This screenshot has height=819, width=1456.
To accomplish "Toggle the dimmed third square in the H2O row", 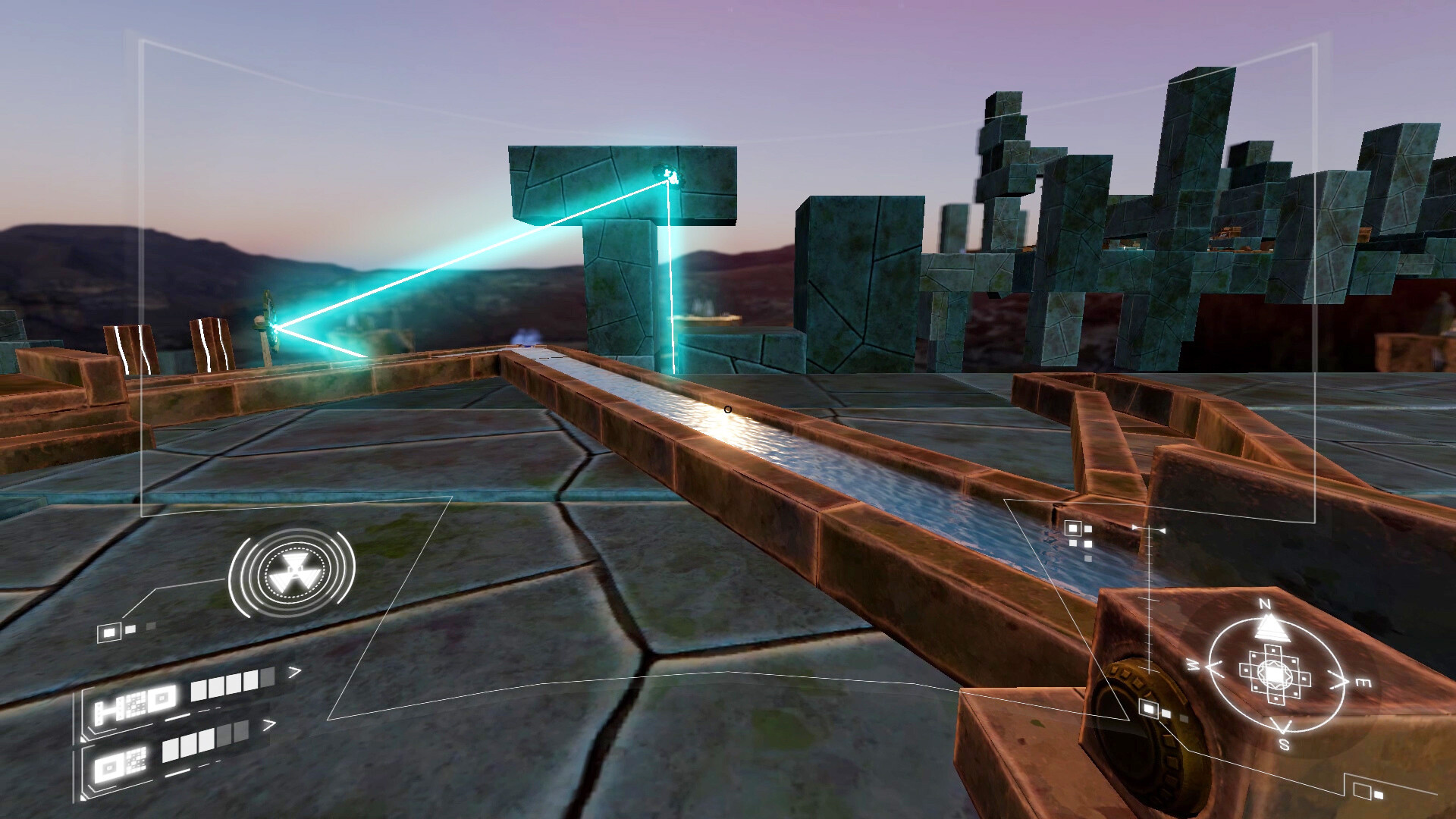I will tap(266, 679).
